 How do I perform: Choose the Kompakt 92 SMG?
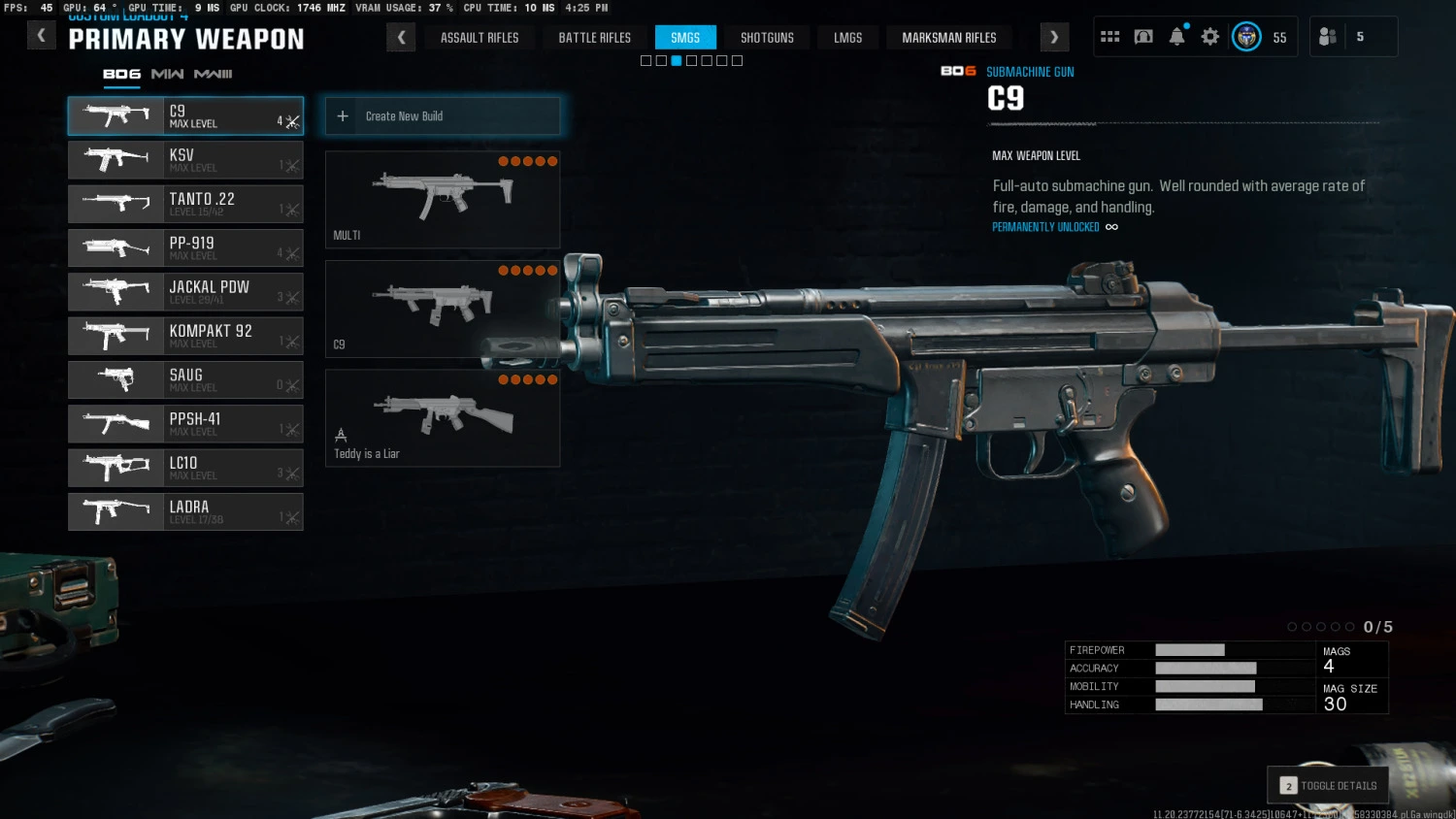pyautogui.click(x=185, y=336)
